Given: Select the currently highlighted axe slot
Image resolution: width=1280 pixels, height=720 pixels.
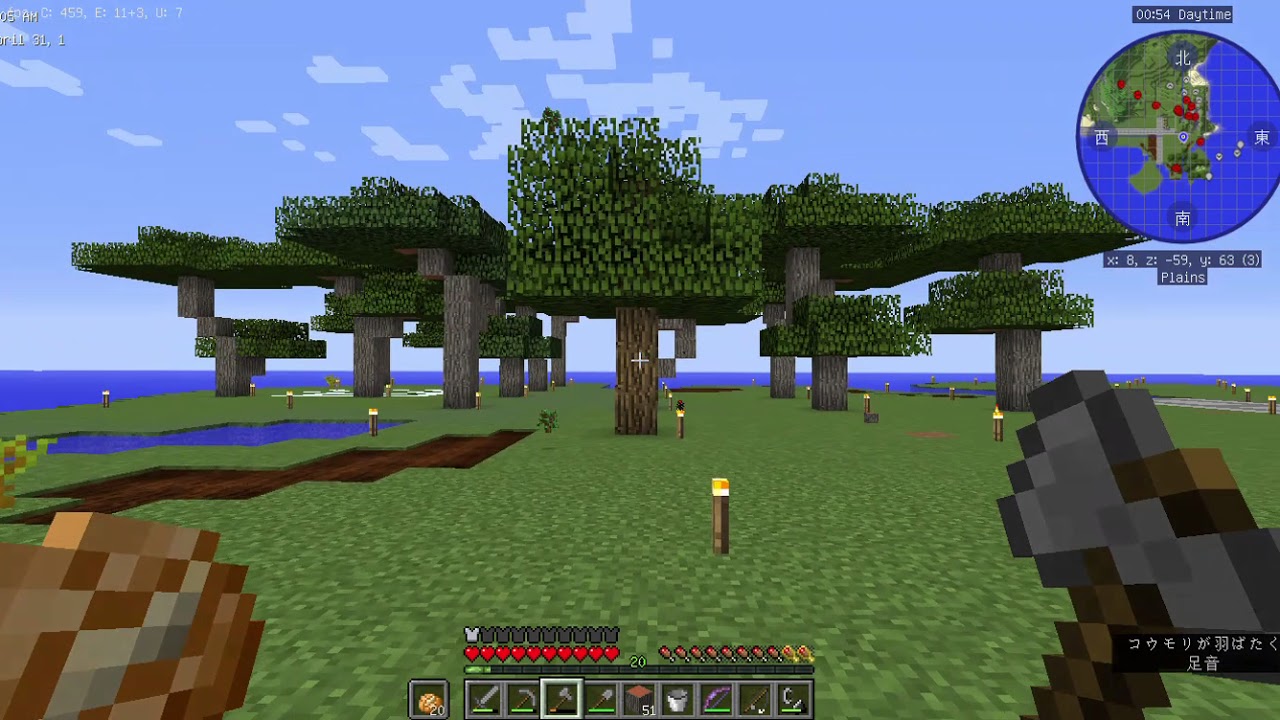Looking at the screenshot, I should [561, 698].
